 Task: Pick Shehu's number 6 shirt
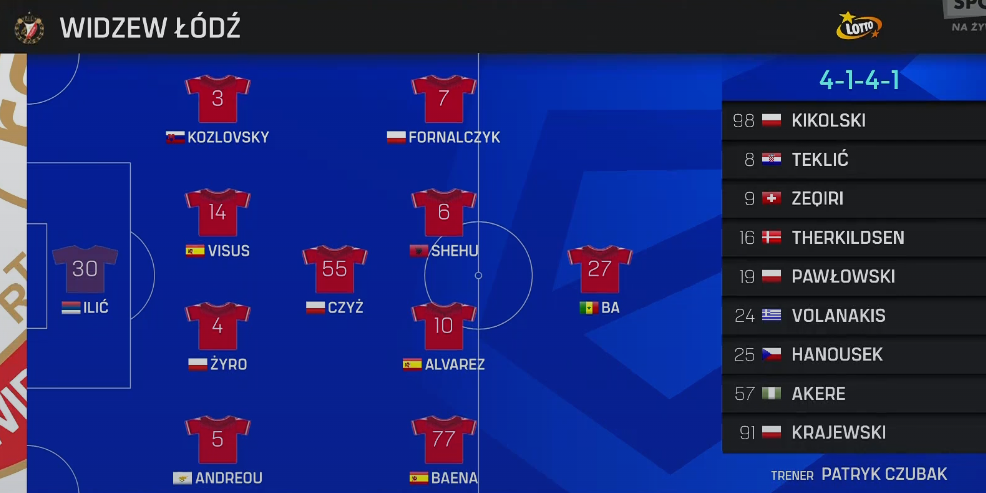(x=444, y=212)
